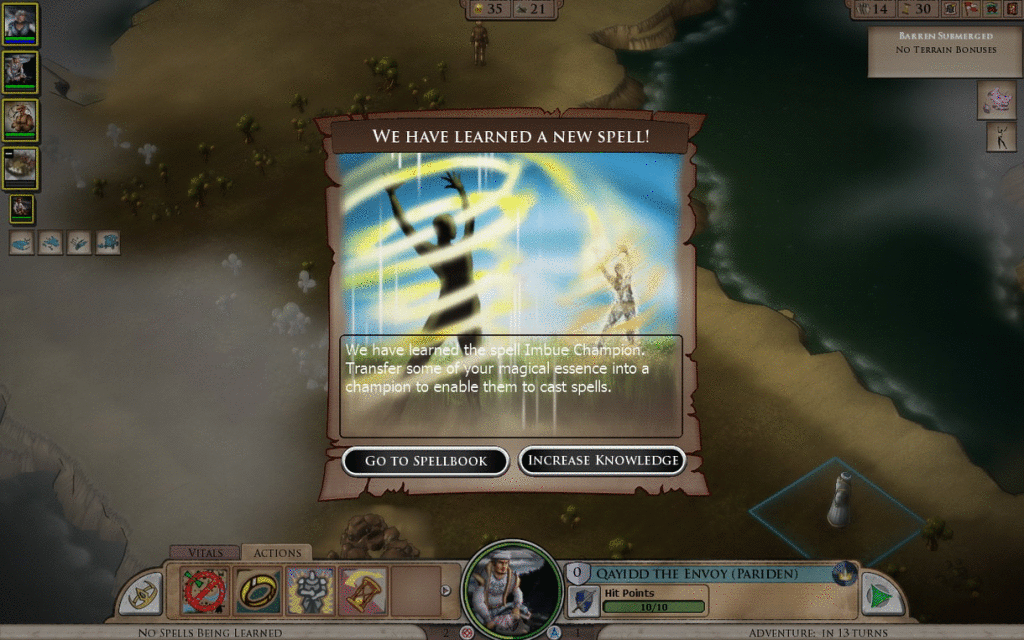The height and width of the screenshot is (640, 1024).
Task: Expand the action bar with the small arrow
Action: 446,590
